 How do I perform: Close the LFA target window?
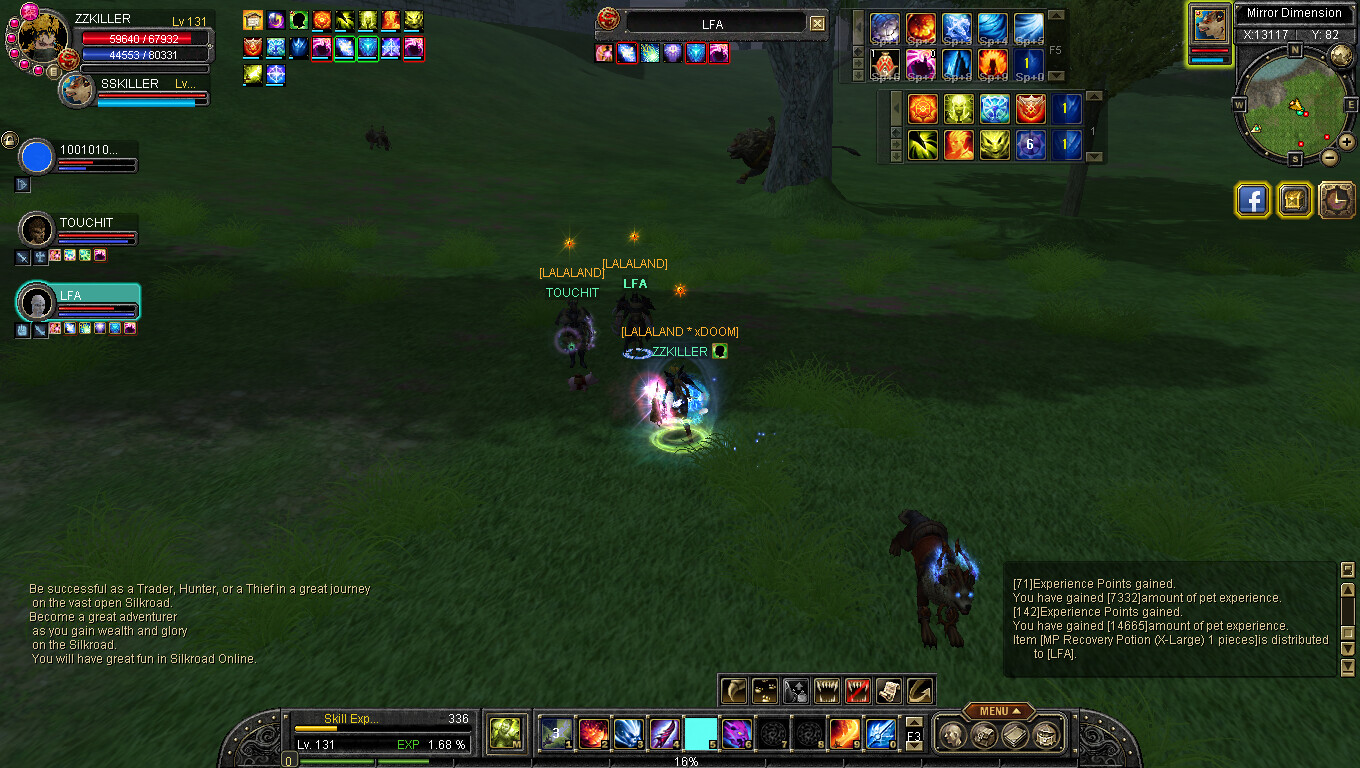coord(817,24)
